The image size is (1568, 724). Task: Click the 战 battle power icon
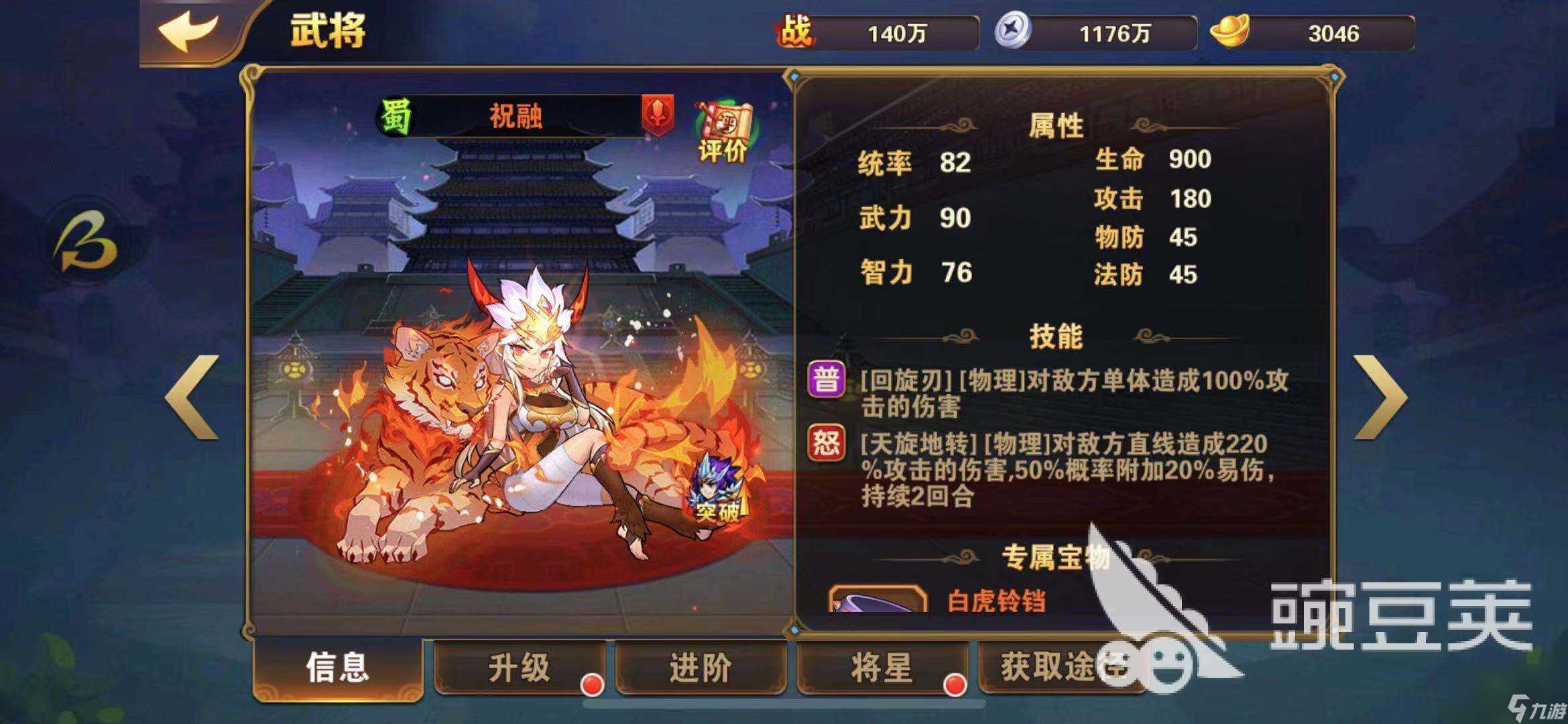[795, 30]
